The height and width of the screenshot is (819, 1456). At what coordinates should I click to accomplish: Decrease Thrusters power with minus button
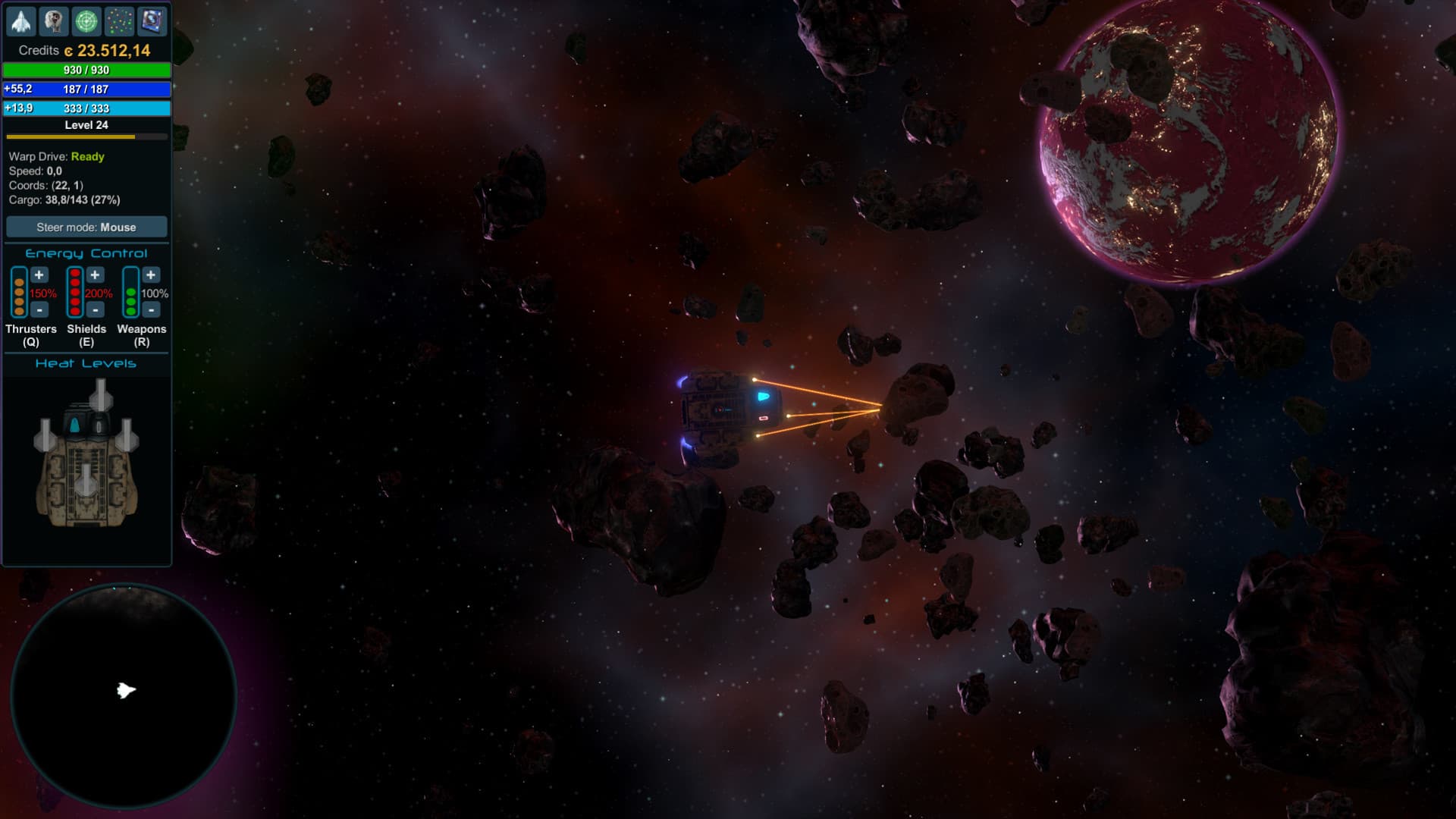point(39,309)
